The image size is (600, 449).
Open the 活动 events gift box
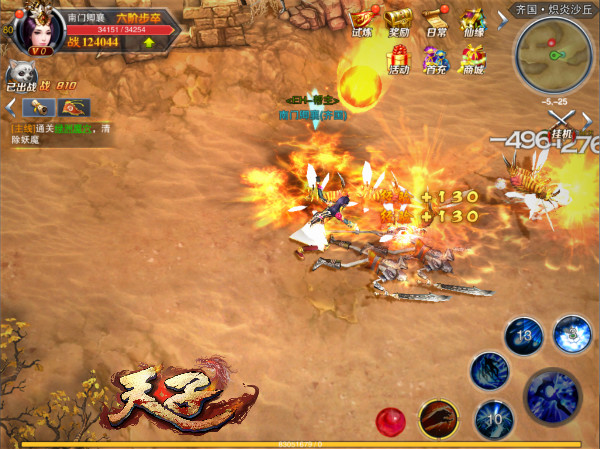click(x=398, y=60)
